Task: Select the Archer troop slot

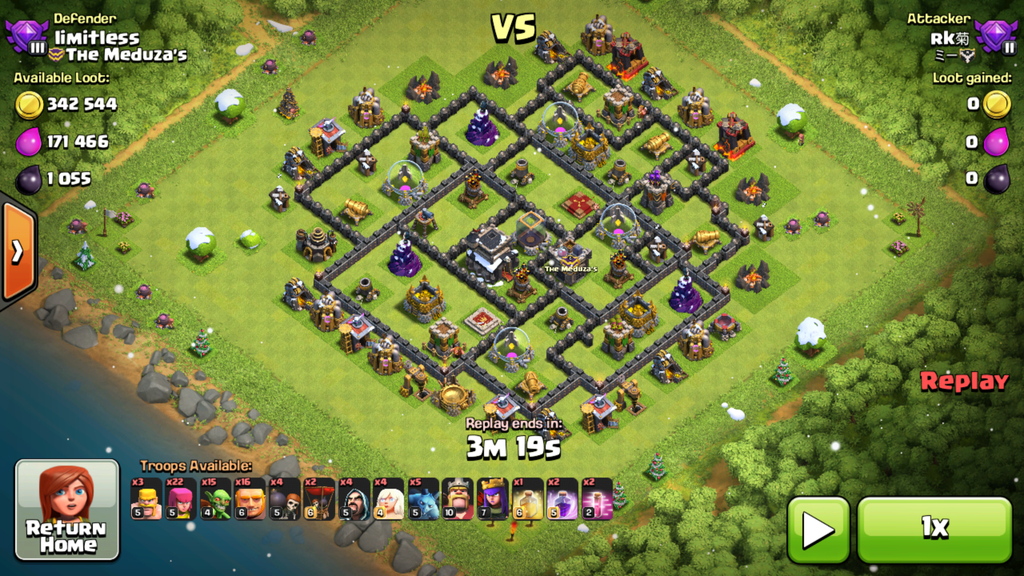Action: click(x=181, y=499)
